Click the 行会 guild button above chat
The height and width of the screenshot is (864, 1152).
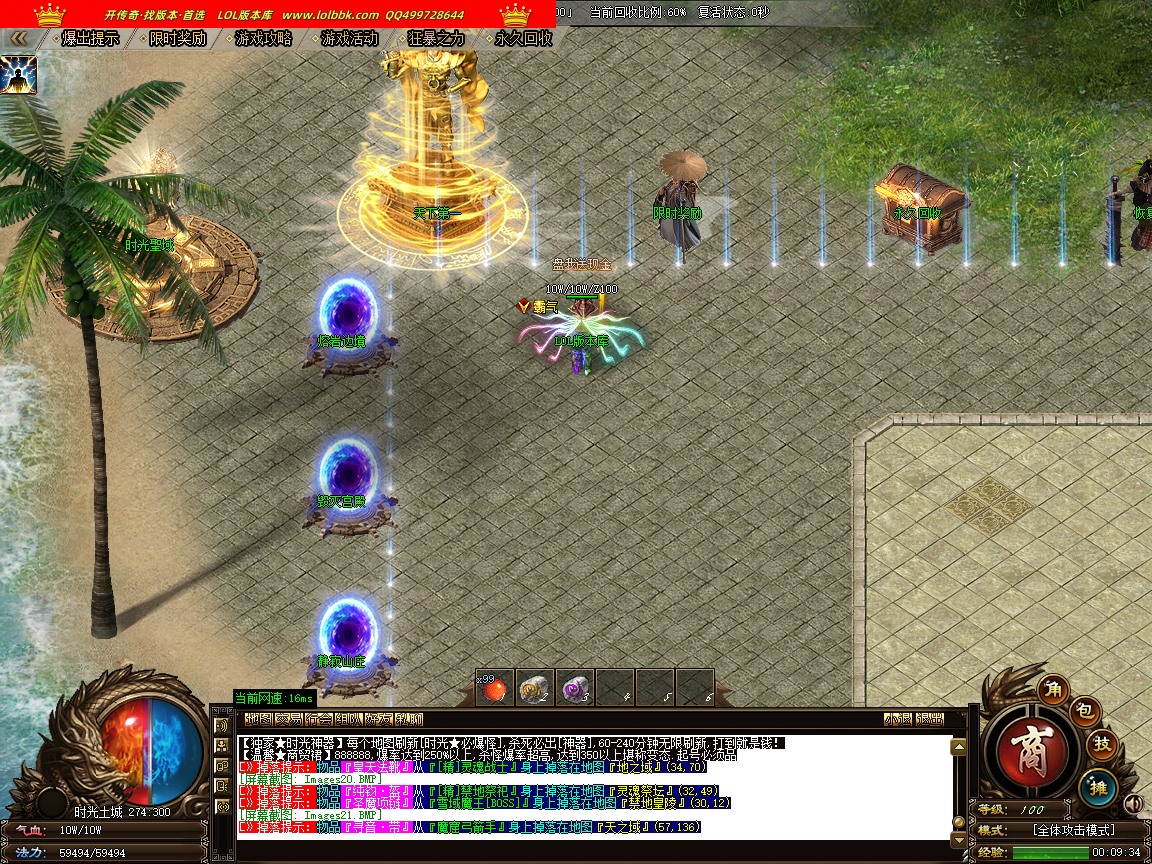point(319,719)
